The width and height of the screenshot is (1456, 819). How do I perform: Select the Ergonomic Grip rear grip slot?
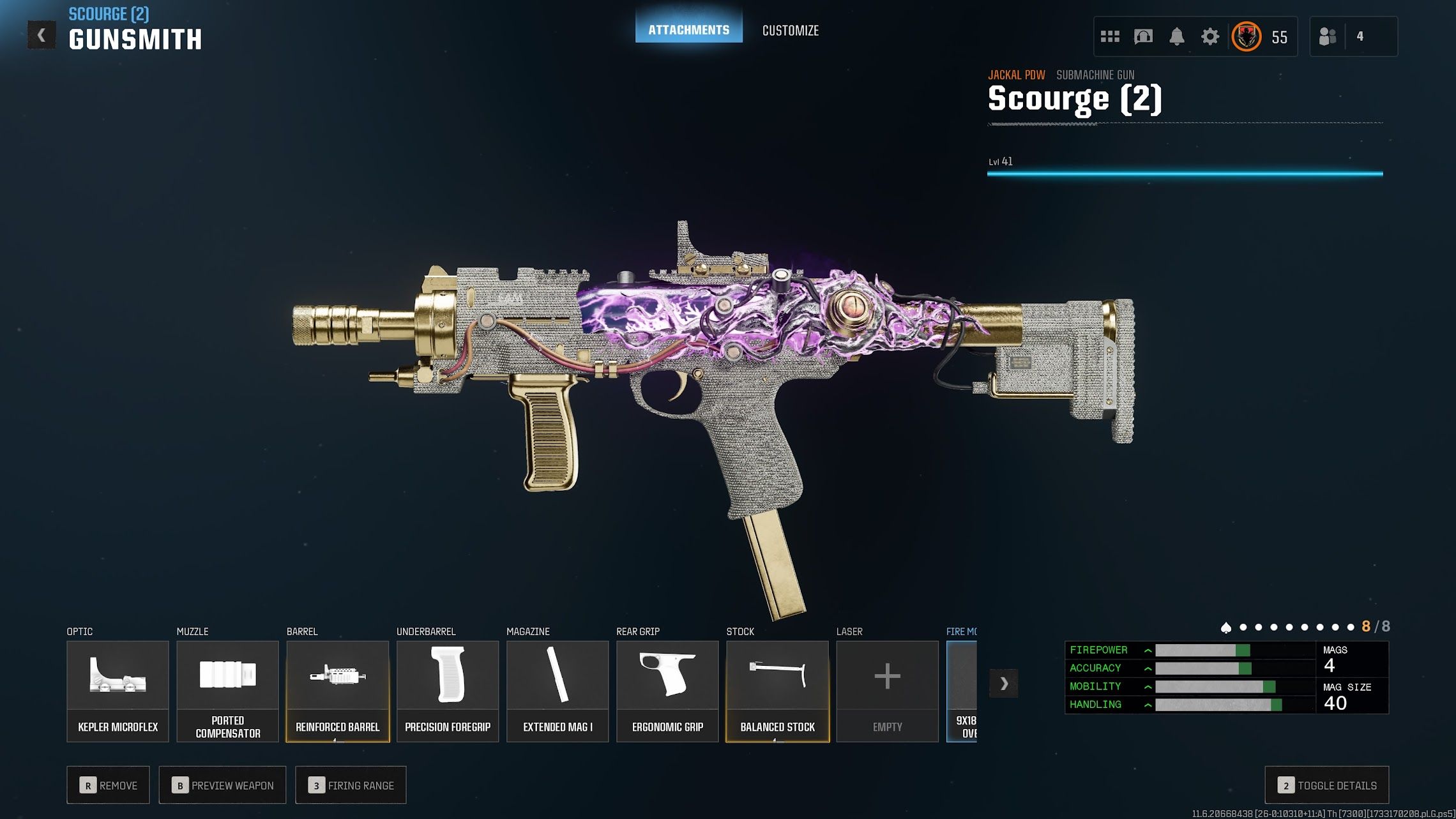[667, 691]
